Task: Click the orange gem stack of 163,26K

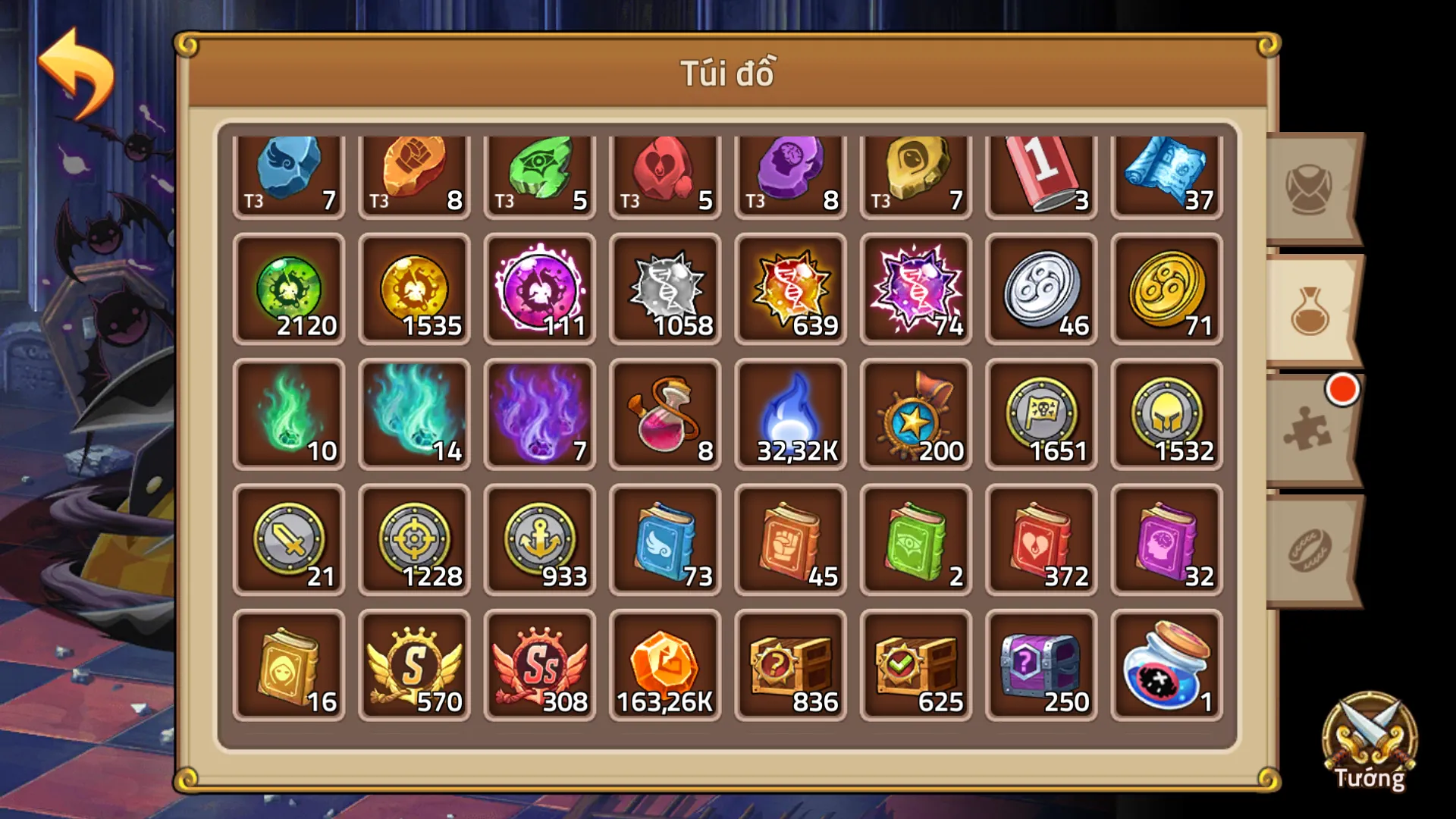Action: [664, 664]
